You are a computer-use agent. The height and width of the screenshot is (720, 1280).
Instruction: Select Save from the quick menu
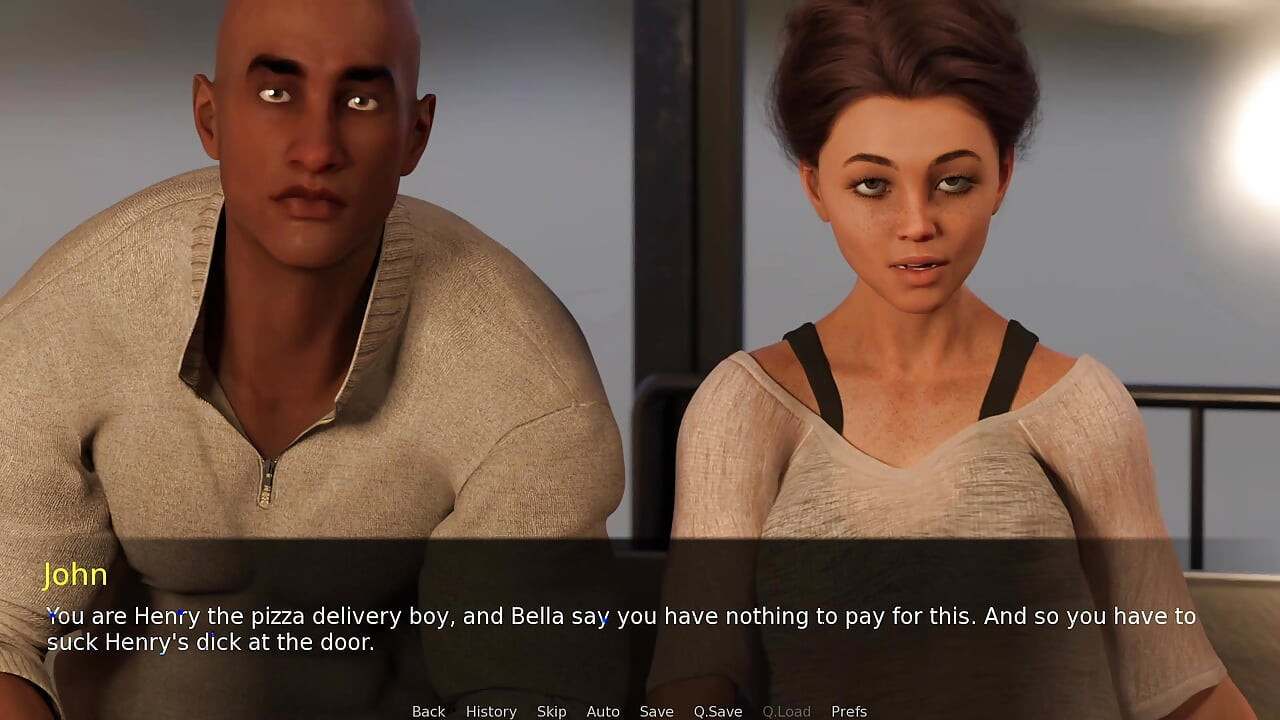pyautogui.click(x=657, y=711)
